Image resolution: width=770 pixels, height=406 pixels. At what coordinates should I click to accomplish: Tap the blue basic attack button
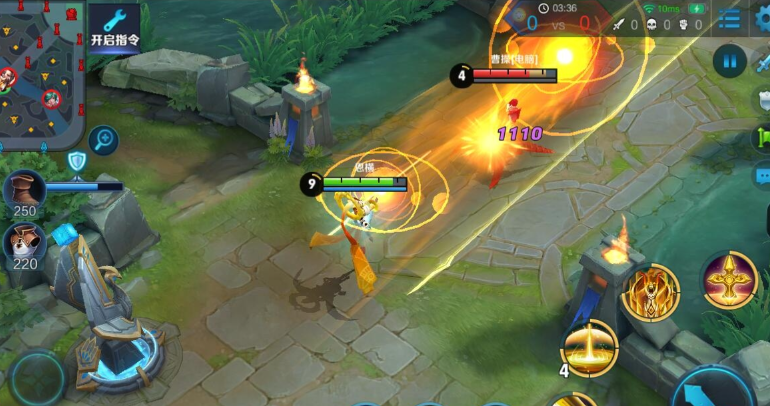pyautogui.click(x=712, y=388)
